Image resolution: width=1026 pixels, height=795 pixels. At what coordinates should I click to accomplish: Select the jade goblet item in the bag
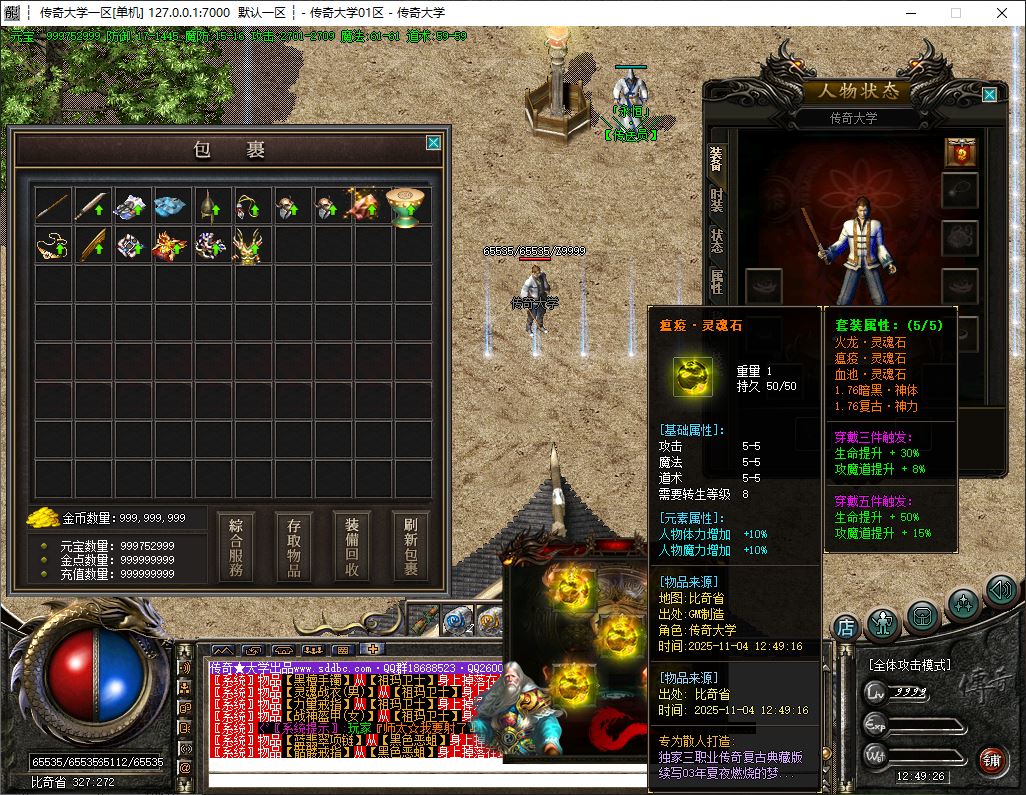pos(406,205)
